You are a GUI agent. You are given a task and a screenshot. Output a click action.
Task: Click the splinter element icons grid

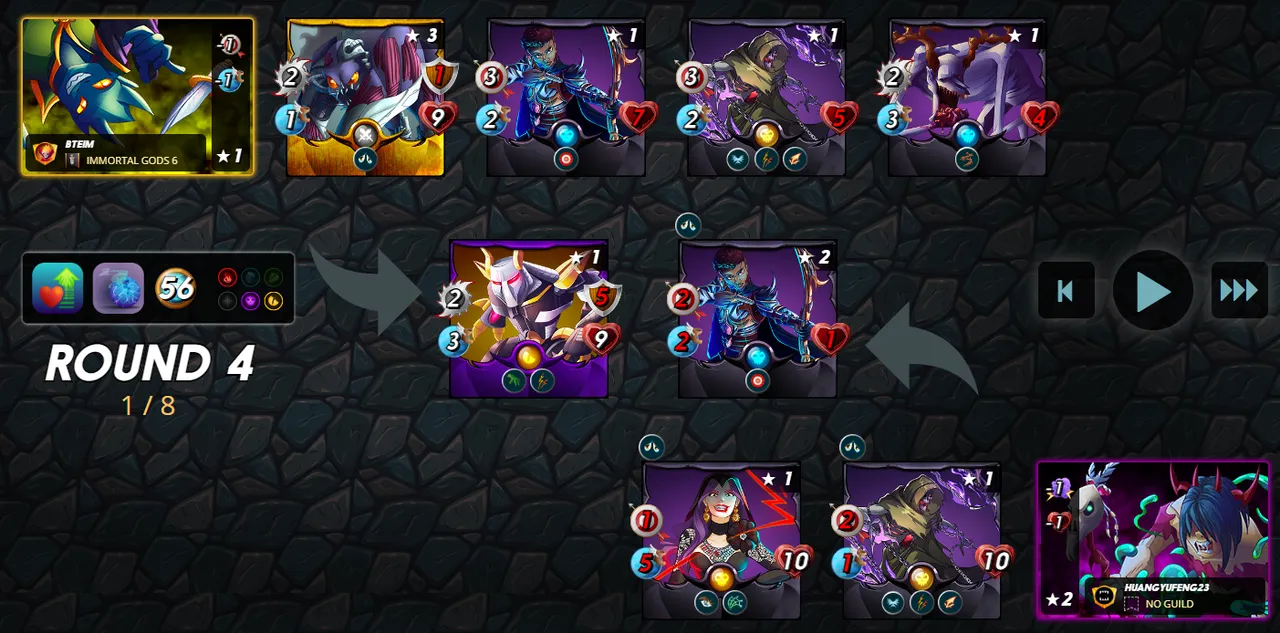click(250, 288)
